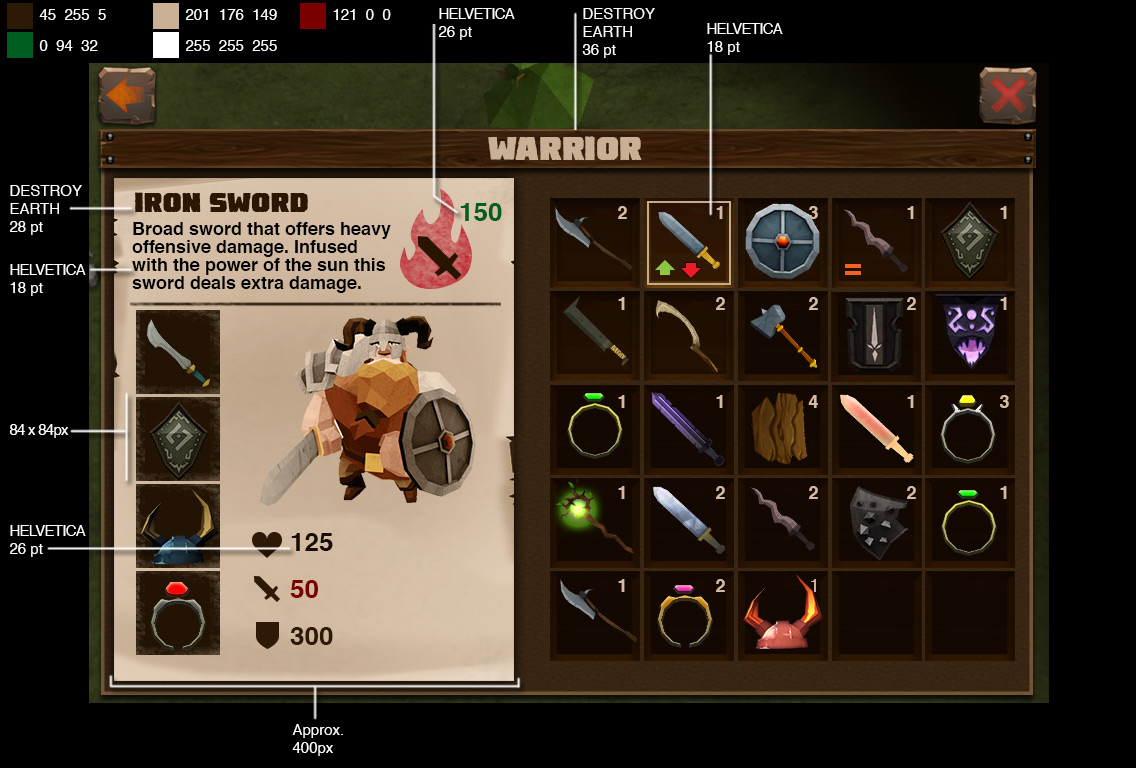
Task: Choose the green glowing magic staff
Action: point(595,522)
